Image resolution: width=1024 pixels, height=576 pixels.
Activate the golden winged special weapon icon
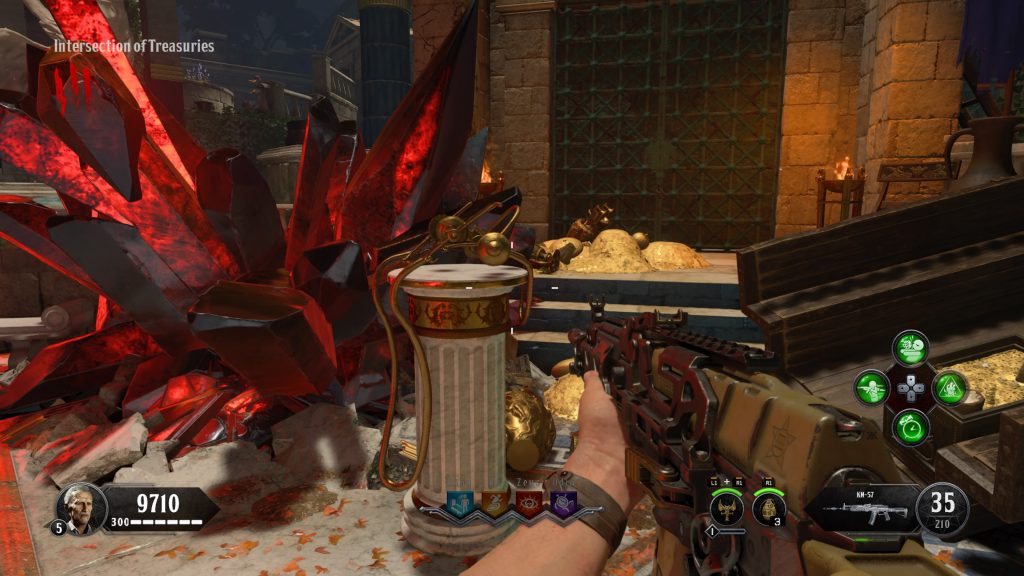pos(726,508)
